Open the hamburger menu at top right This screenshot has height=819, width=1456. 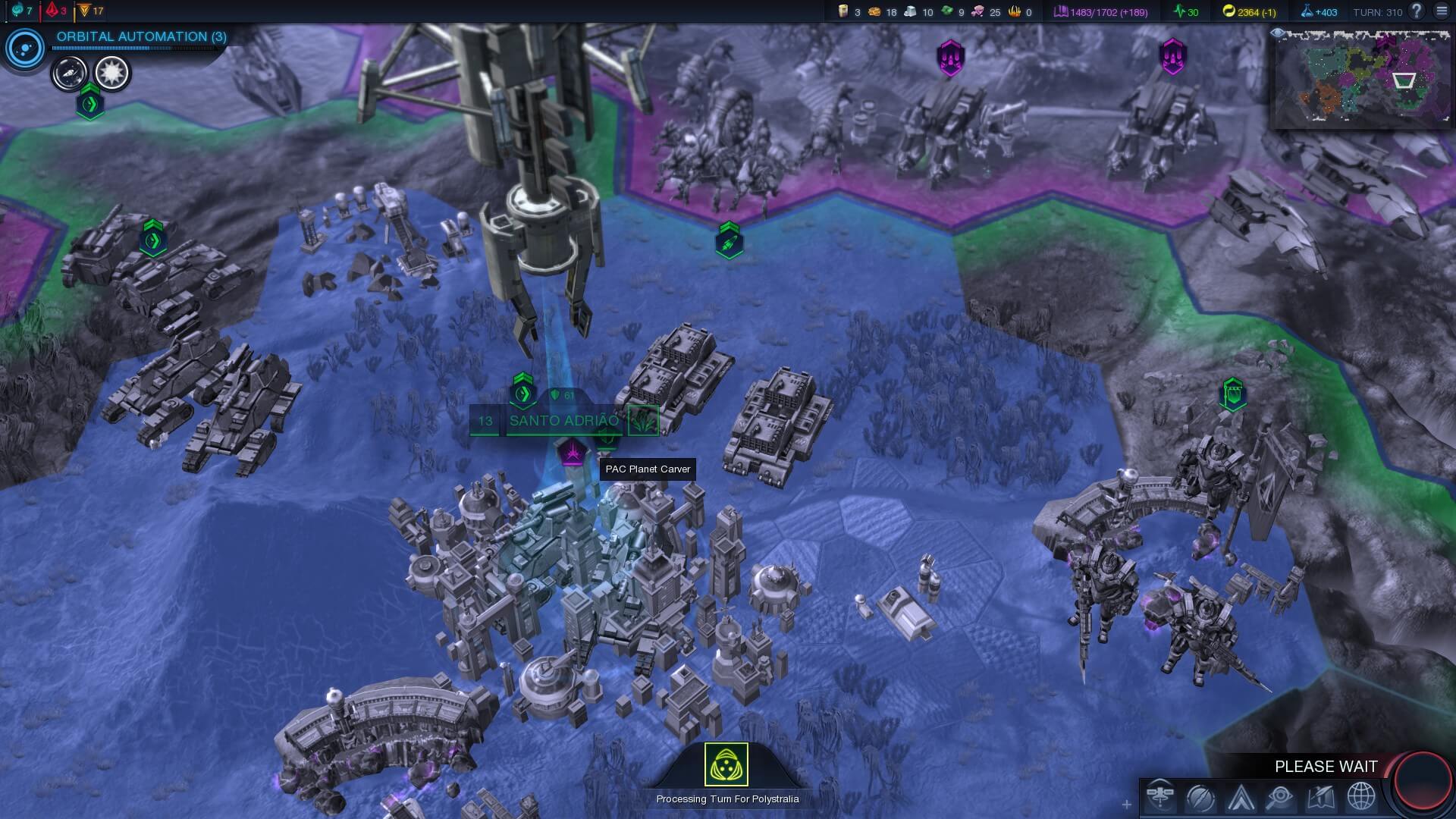tap(1440, 12)
